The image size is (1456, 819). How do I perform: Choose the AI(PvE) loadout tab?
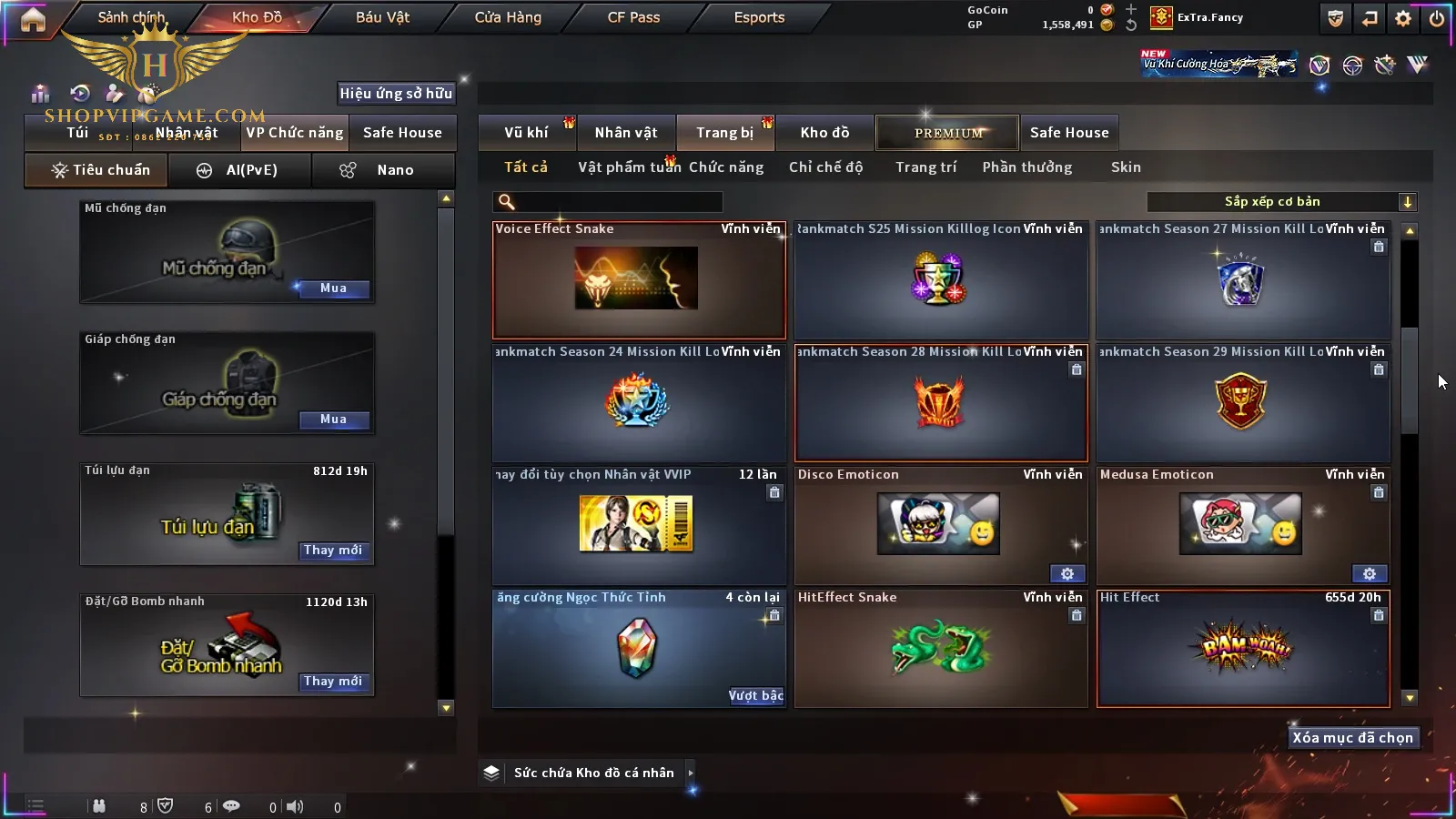point(240,170)
